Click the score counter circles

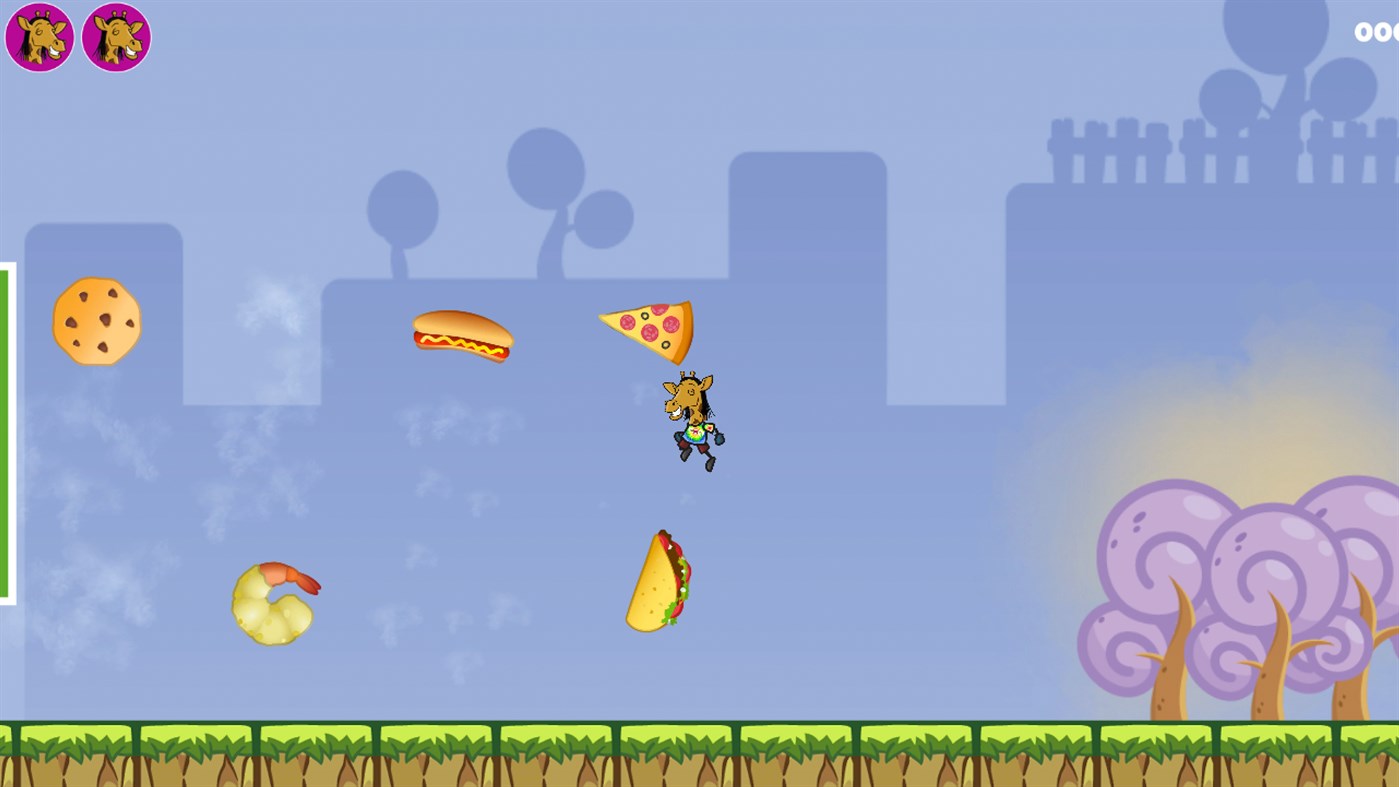point(1377,33)
